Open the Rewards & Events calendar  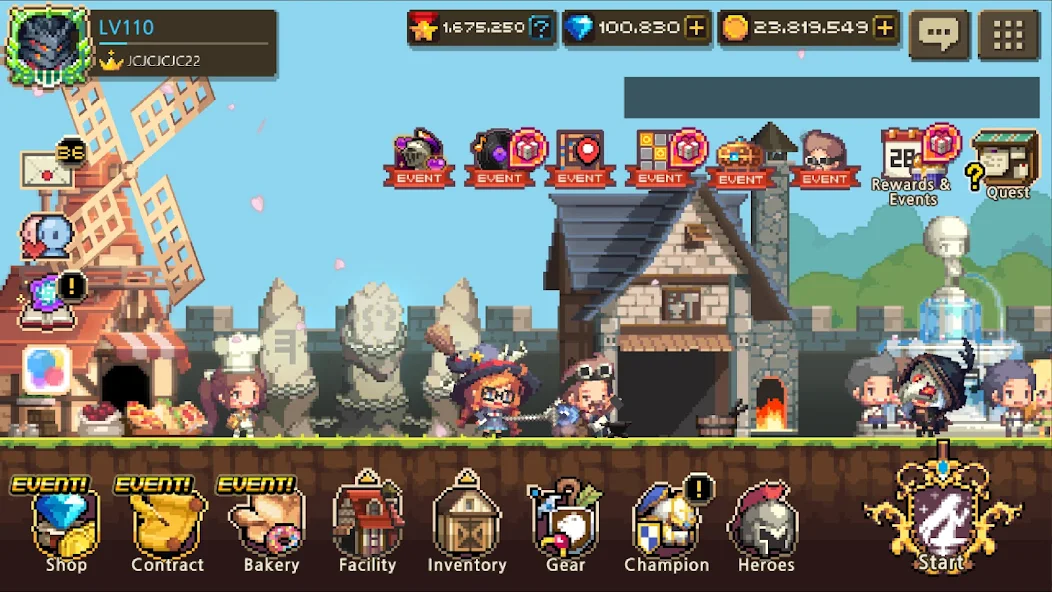click(x=910, y=162)
